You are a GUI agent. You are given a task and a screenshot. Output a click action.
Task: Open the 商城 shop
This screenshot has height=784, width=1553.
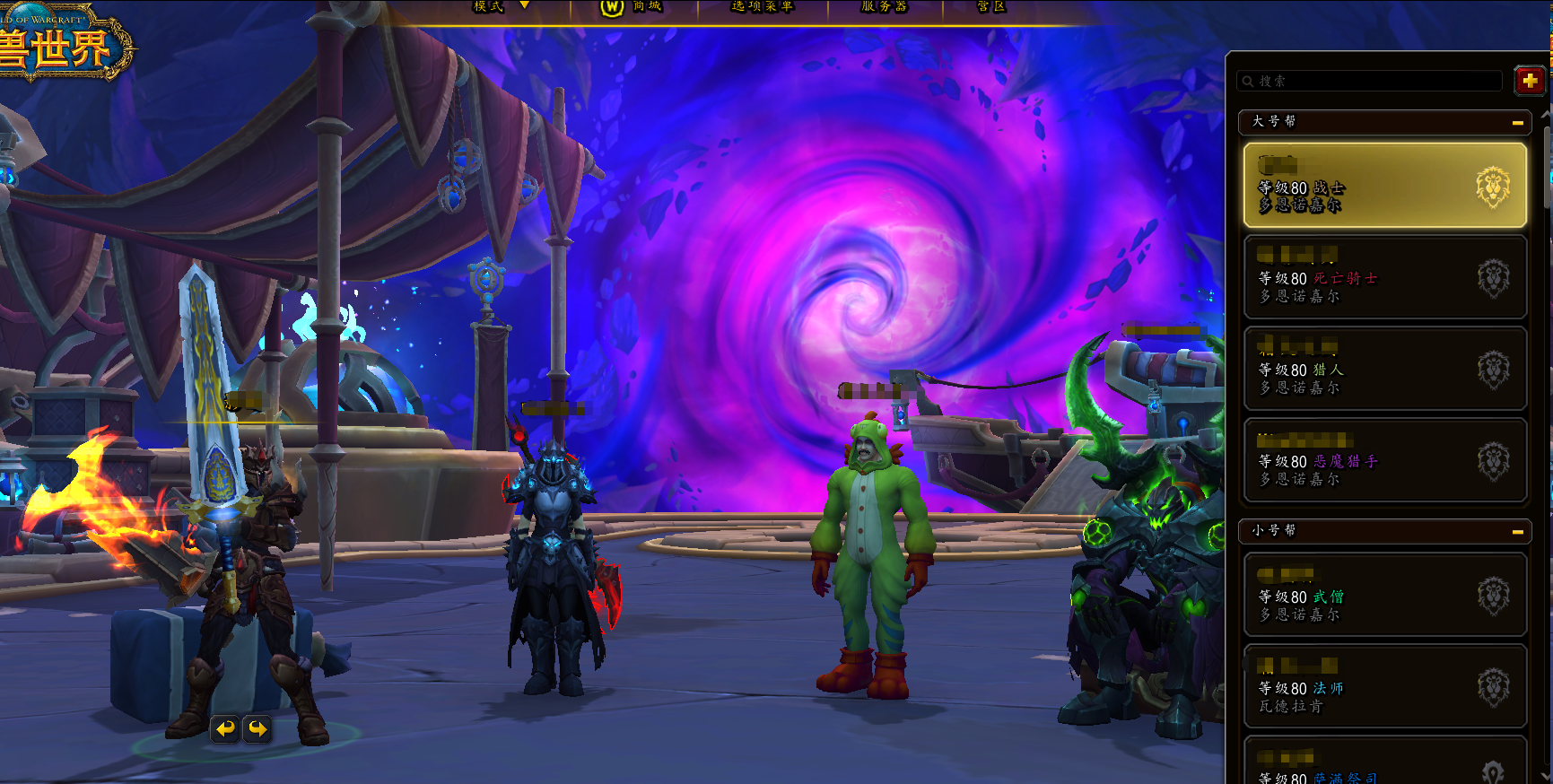pyautogui.click(x=633, y=7)
